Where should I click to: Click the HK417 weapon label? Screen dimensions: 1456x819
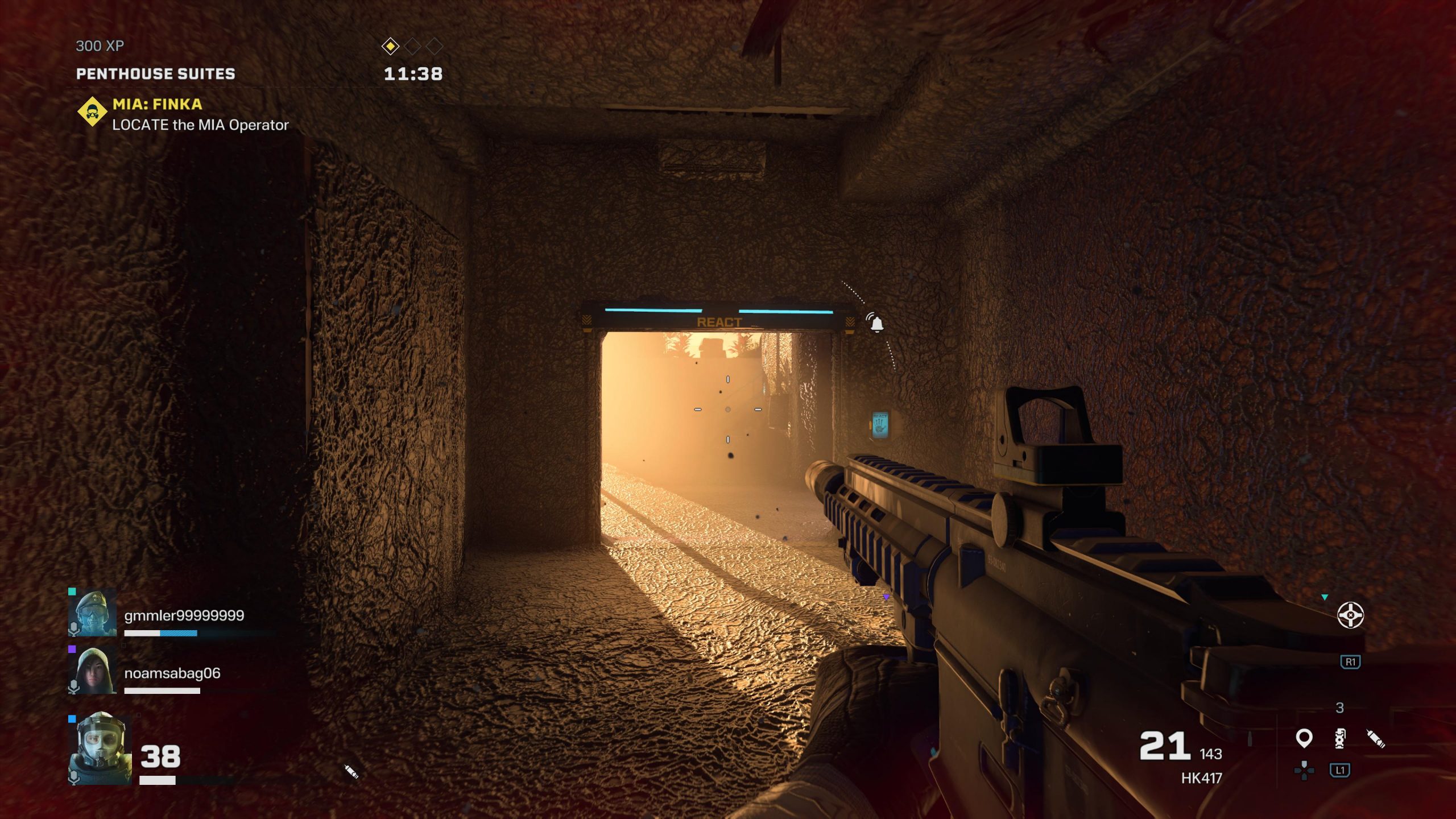coord(1201,778)
